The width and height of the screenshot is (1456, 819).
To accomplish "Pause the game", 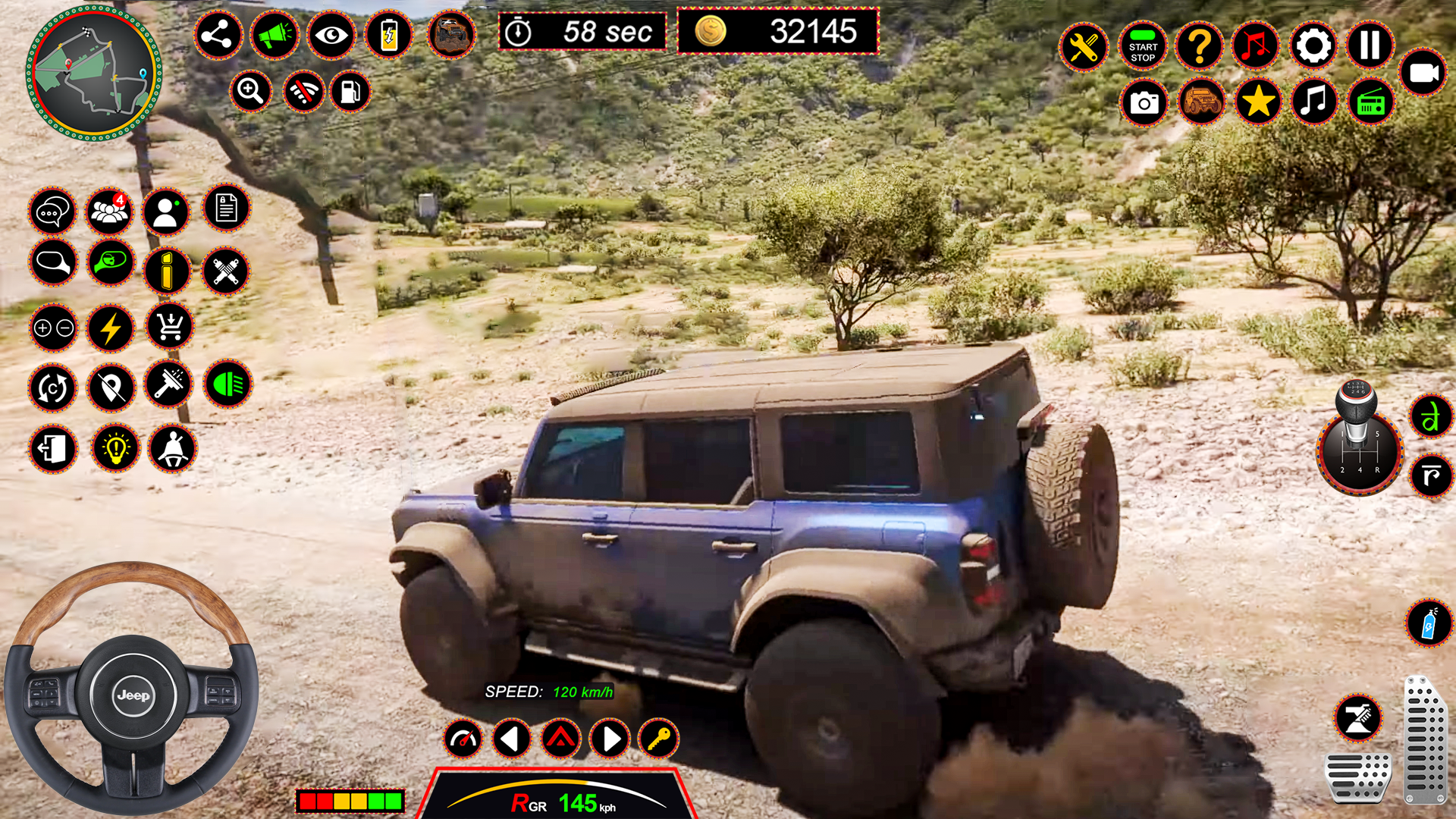I will tap(1369, 47).
